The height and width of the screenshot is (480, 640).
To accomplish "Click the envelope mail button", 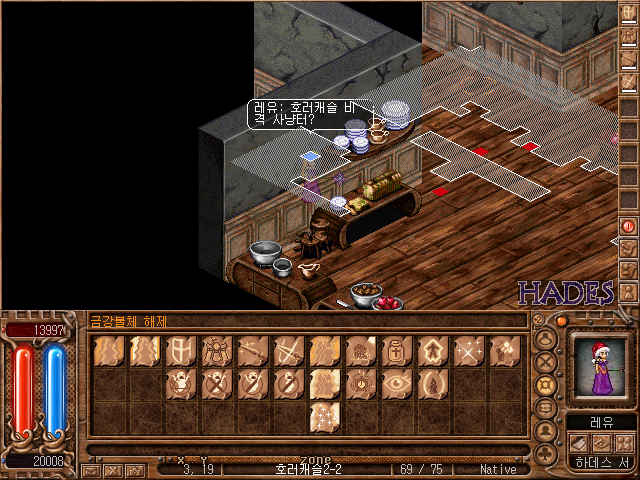I will (x=90, y=469).
